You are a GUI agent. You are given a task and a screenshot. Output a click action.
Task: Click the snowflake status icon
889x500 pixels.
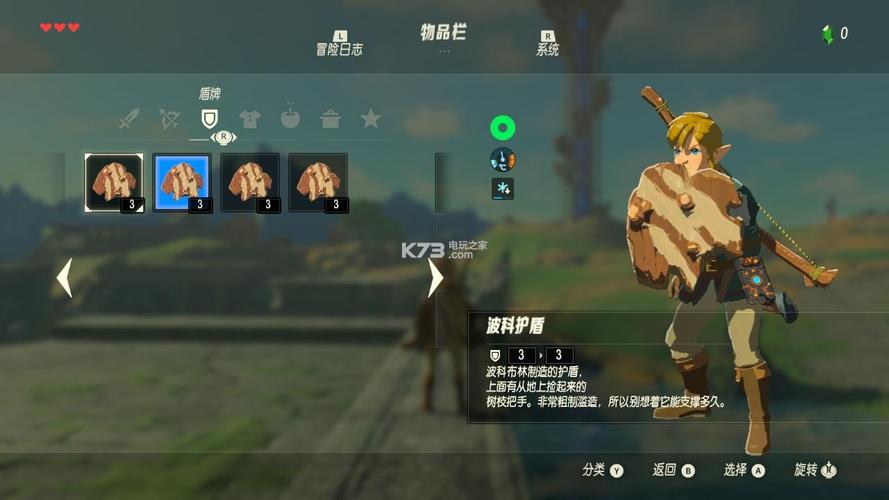click(x=502, y=188)
